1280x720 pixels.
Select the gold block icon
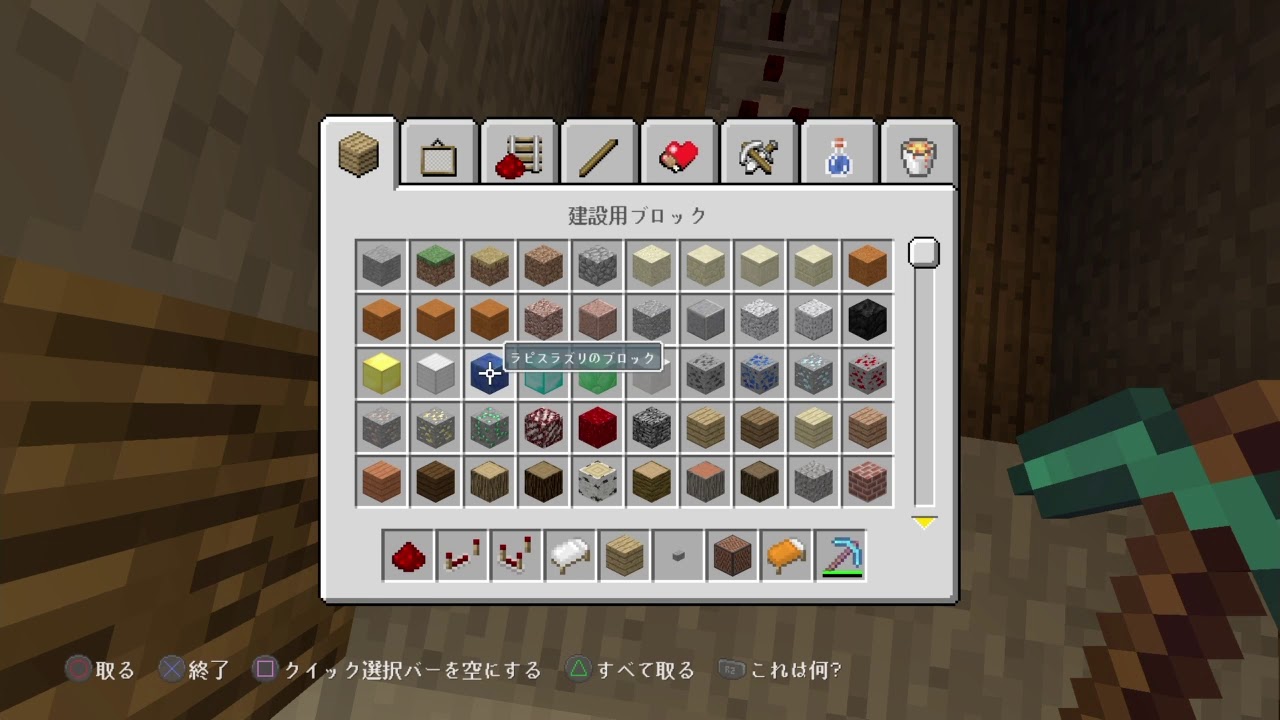tap(381, 373)
